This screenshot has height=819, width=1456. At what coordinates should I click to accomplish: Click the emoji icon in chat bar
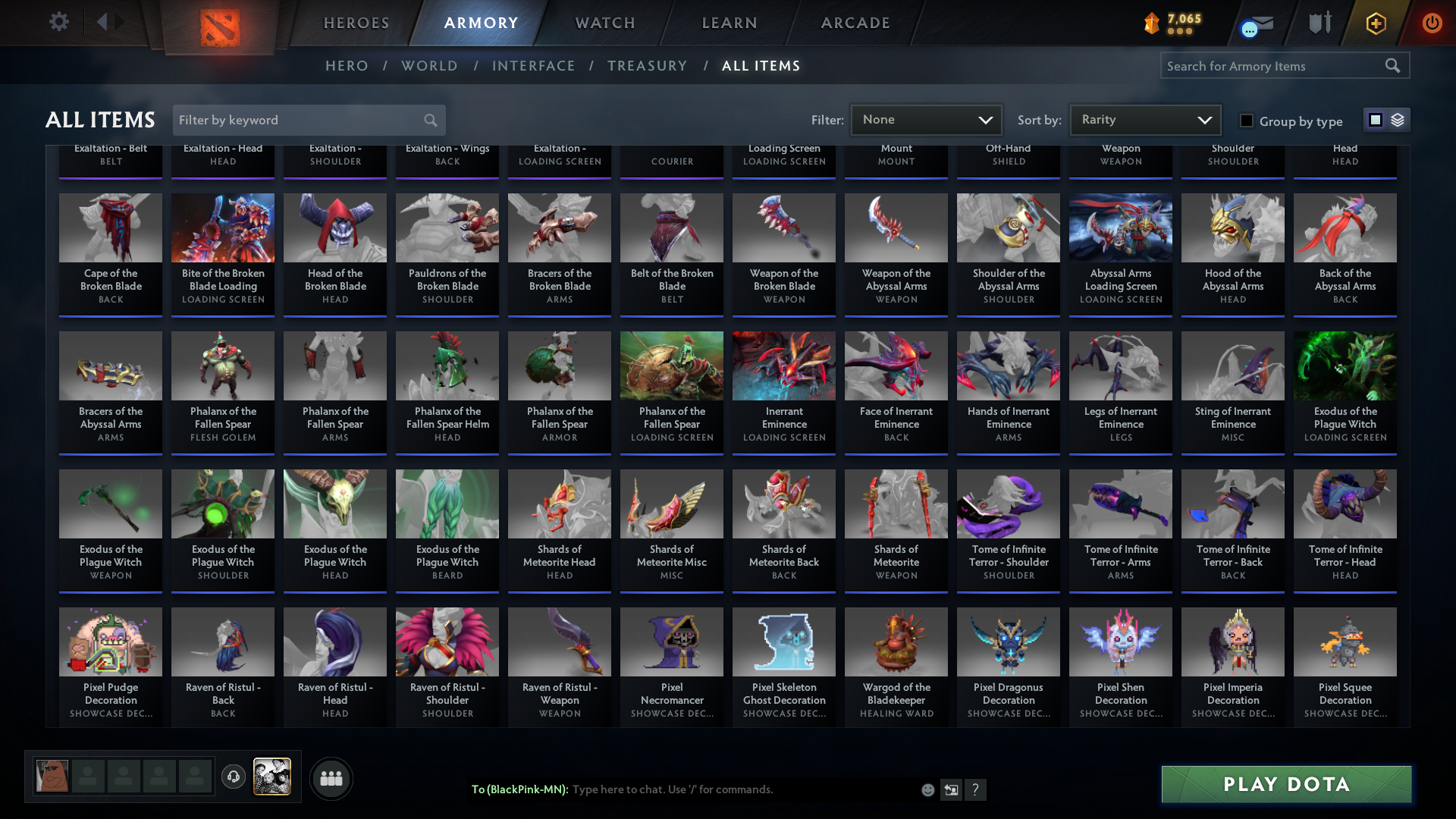pyautogui.click(x=927, y=789)
